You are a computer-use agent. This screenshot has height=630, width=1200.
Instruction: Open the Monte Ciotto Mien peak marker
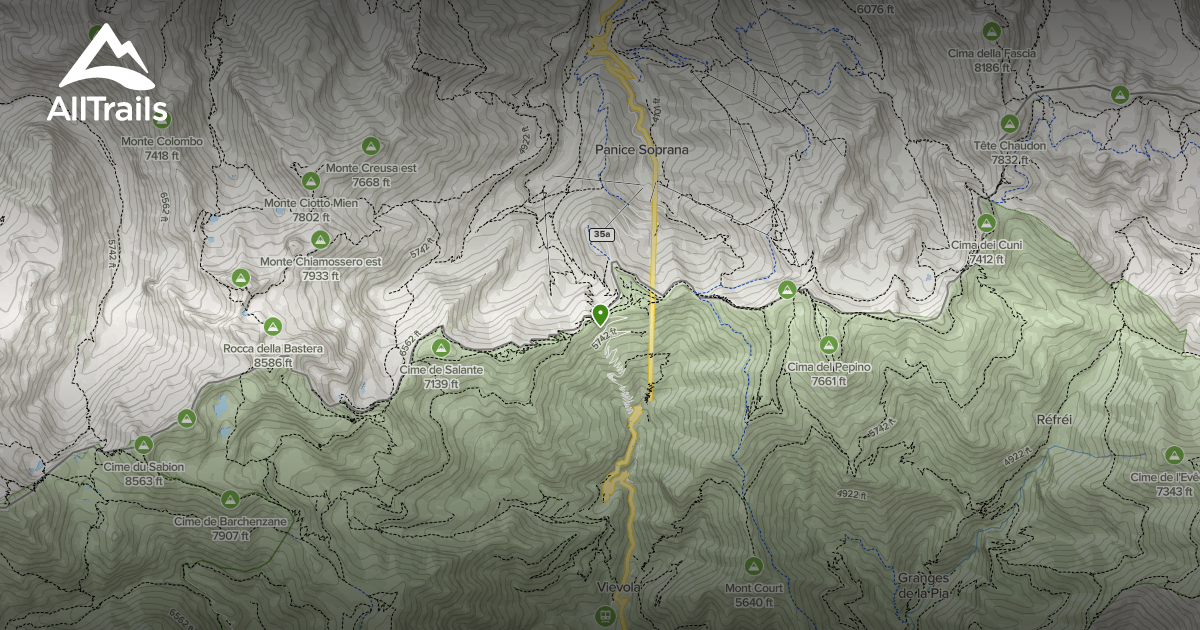[310, 181]
